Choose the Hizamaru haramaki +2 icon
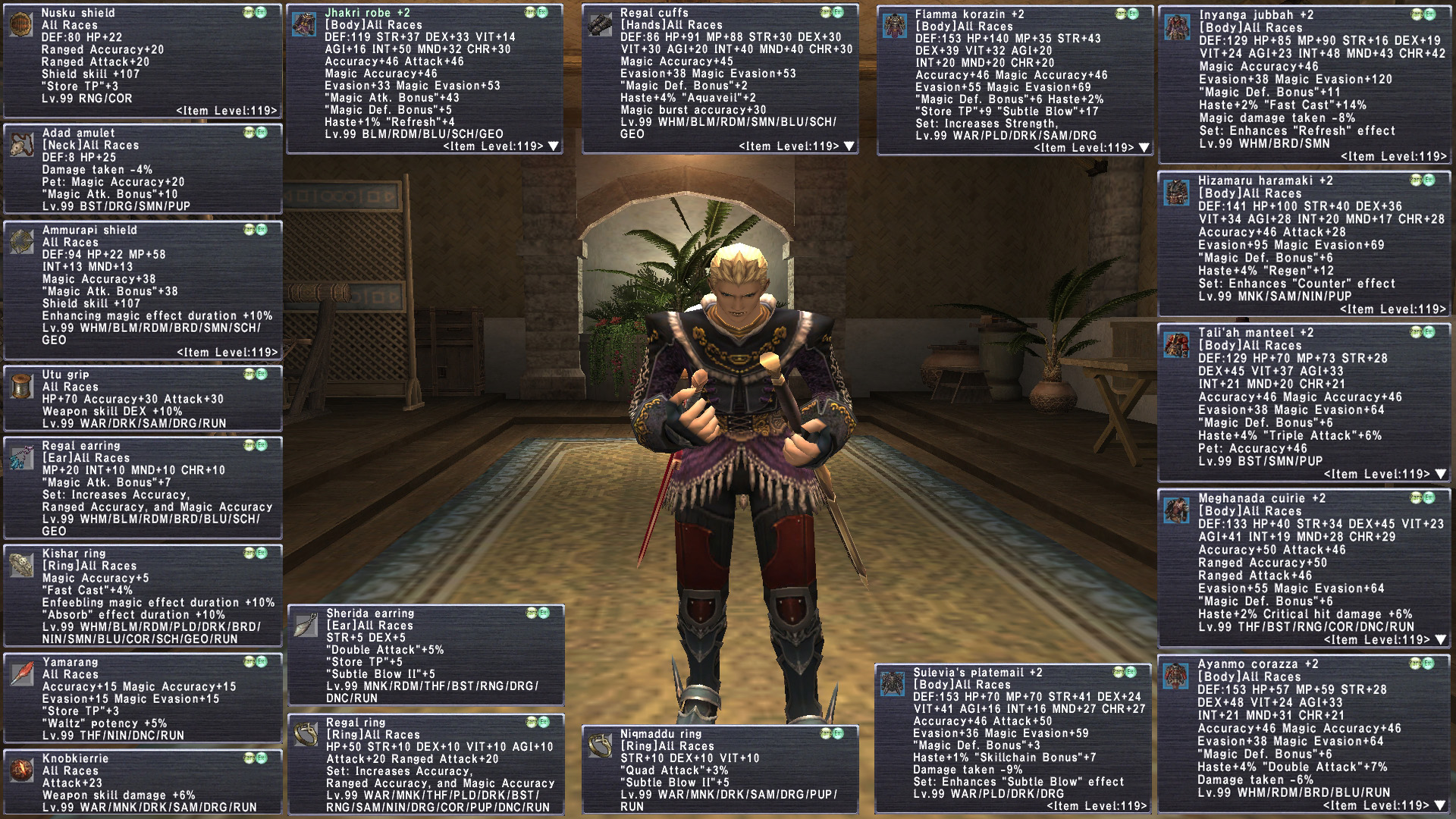Viewport: 1456px width, 819px height. pyautogui.click(x=1177, y=193)
